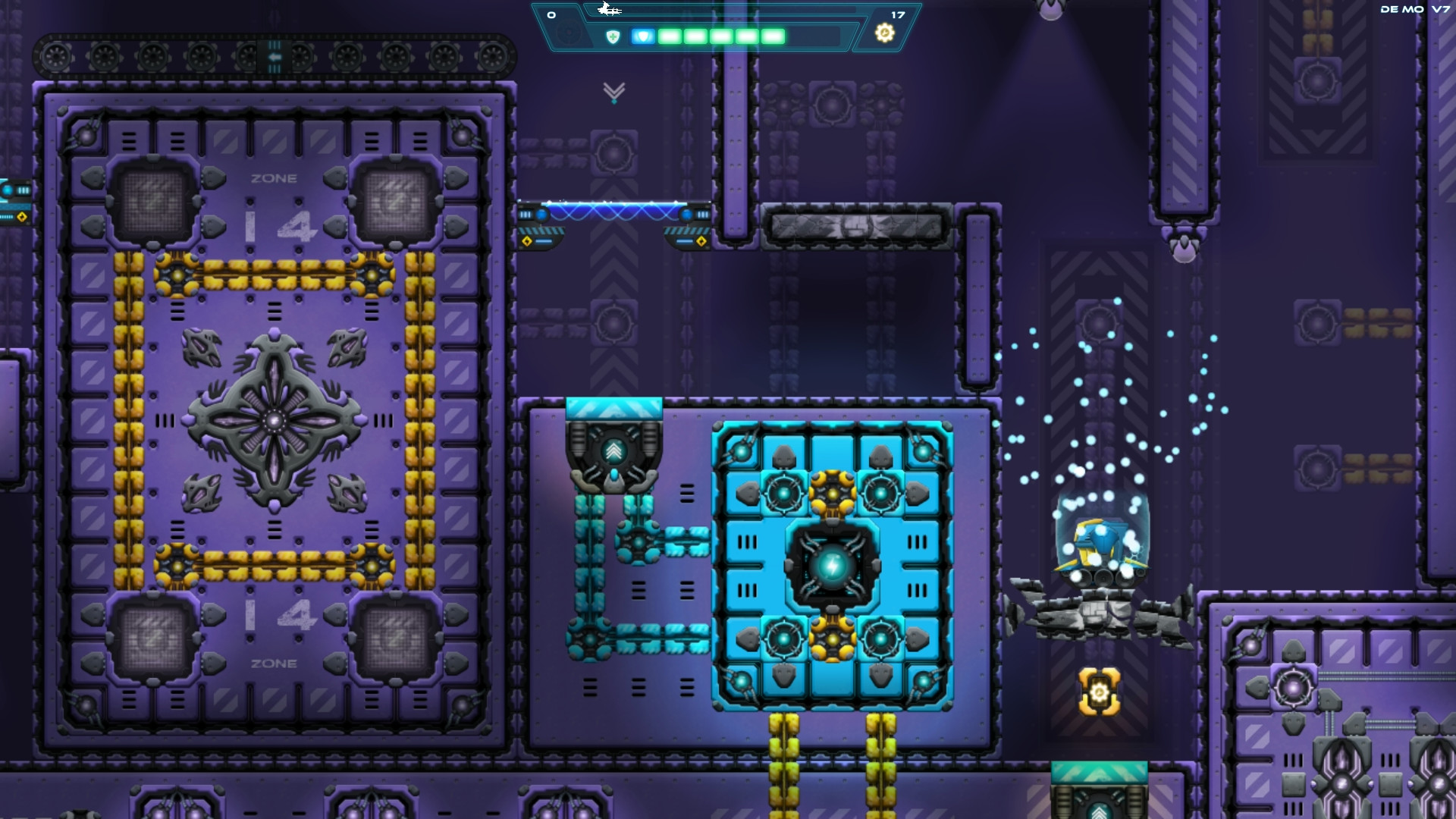Click the left arrow sign on the conveyor belt

(x=274, y=55)
